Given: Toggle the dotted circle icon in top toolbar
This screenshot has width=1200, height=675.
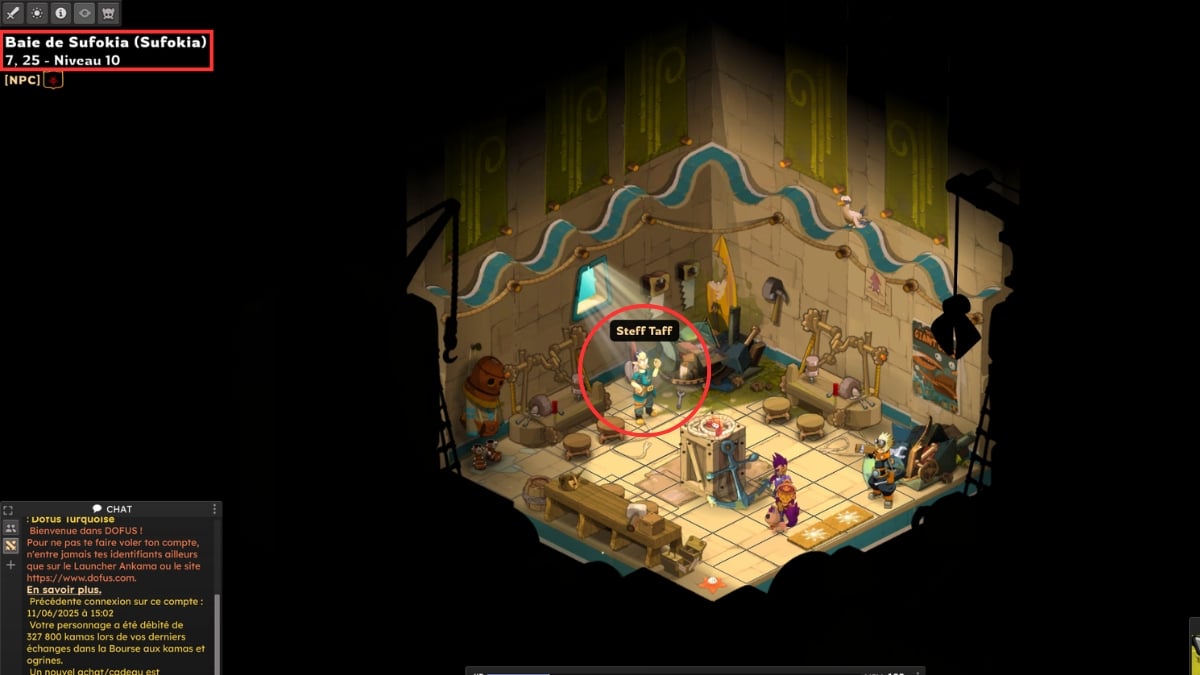Looking at the screenshot, I should (x=37, y=13).
